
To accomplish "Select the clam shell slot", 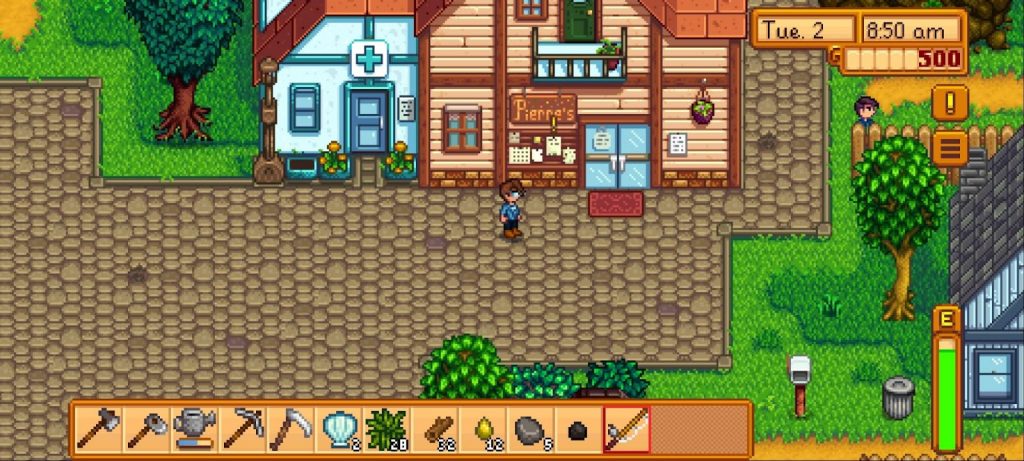I will (338, 429).
